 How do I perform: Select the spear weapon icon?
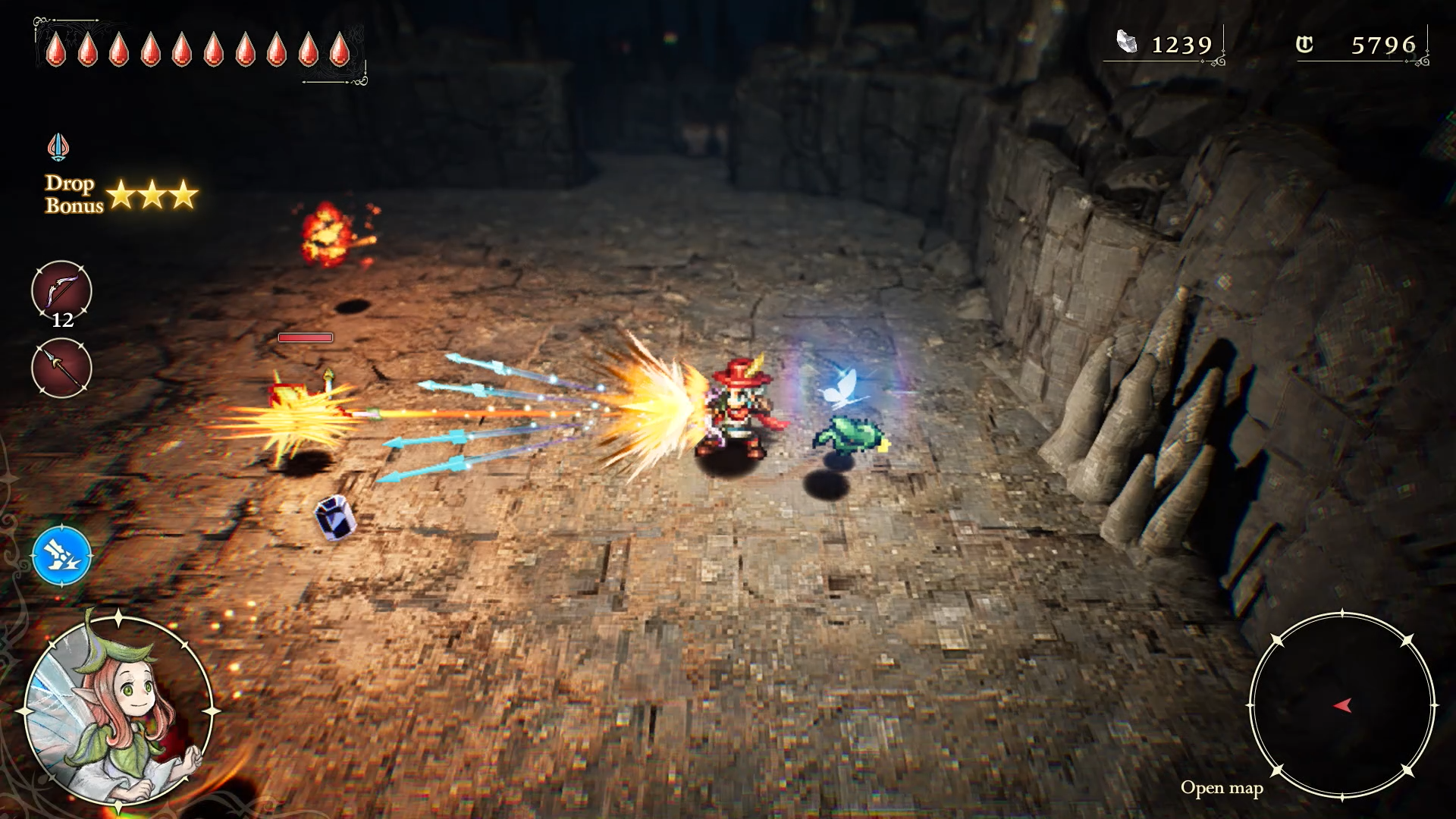[61, 368]
